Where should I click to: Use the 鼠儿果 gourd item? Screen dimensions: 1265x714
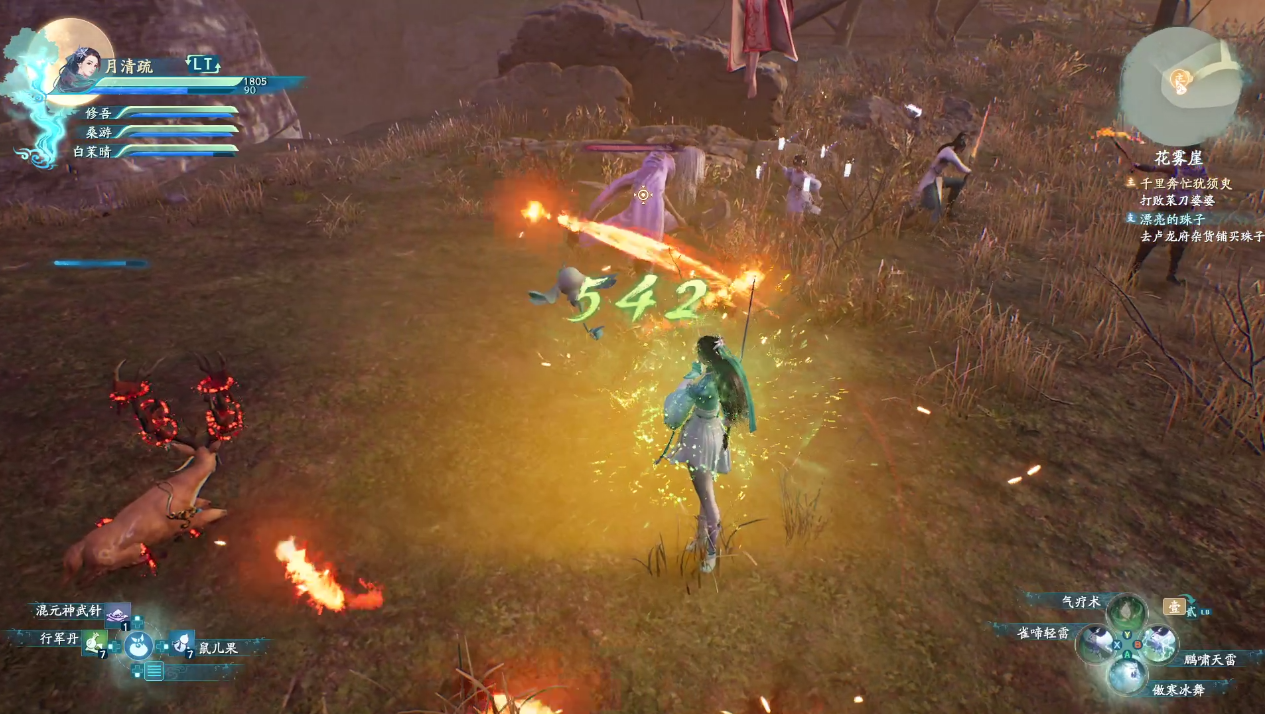coord(182,643)
